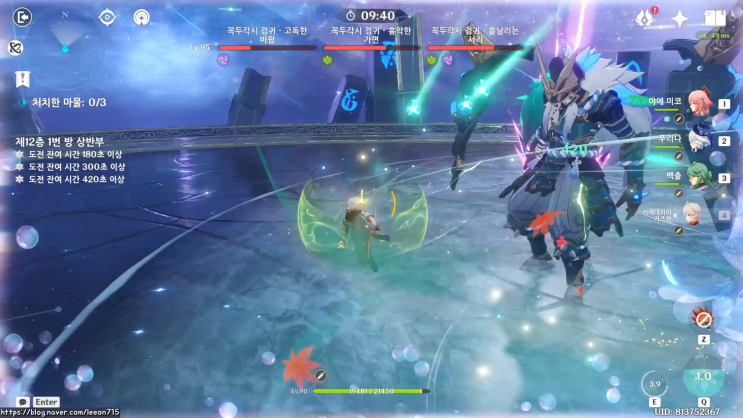
Task: Activate the elemental skill on cooldown
Action: point(655,383)
